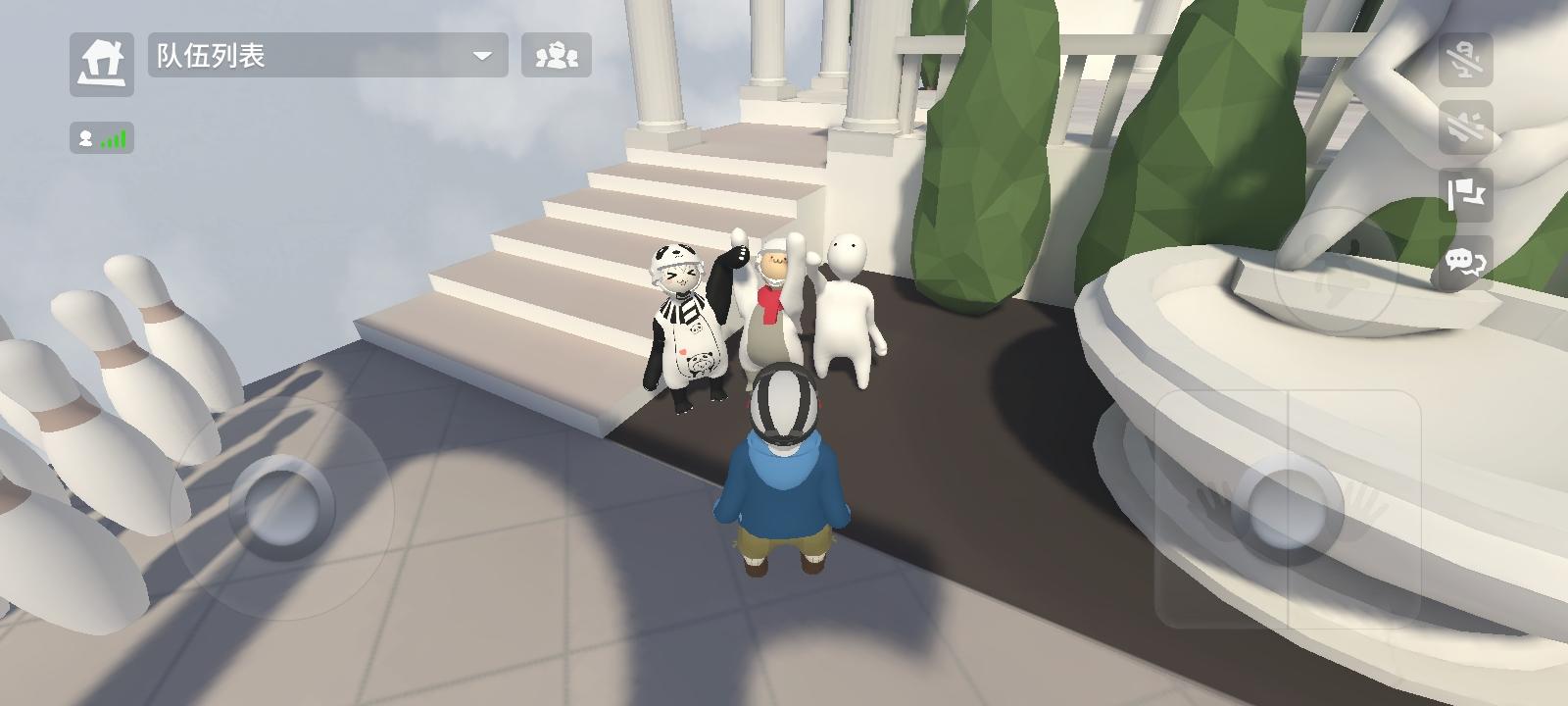Tap the panda-costumed character on the stairs
Image resolution: width=1568 pixels, height=706 pixels.
(x=686, y=324)
